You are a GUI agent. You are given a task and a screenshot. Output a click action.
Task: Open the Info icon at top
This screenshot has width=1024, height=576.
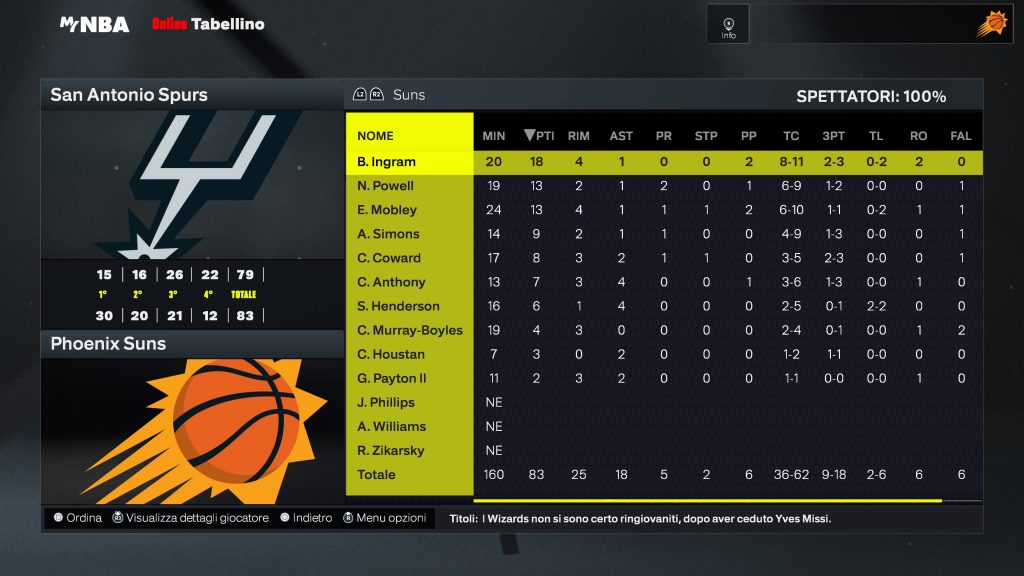(728, 25)
